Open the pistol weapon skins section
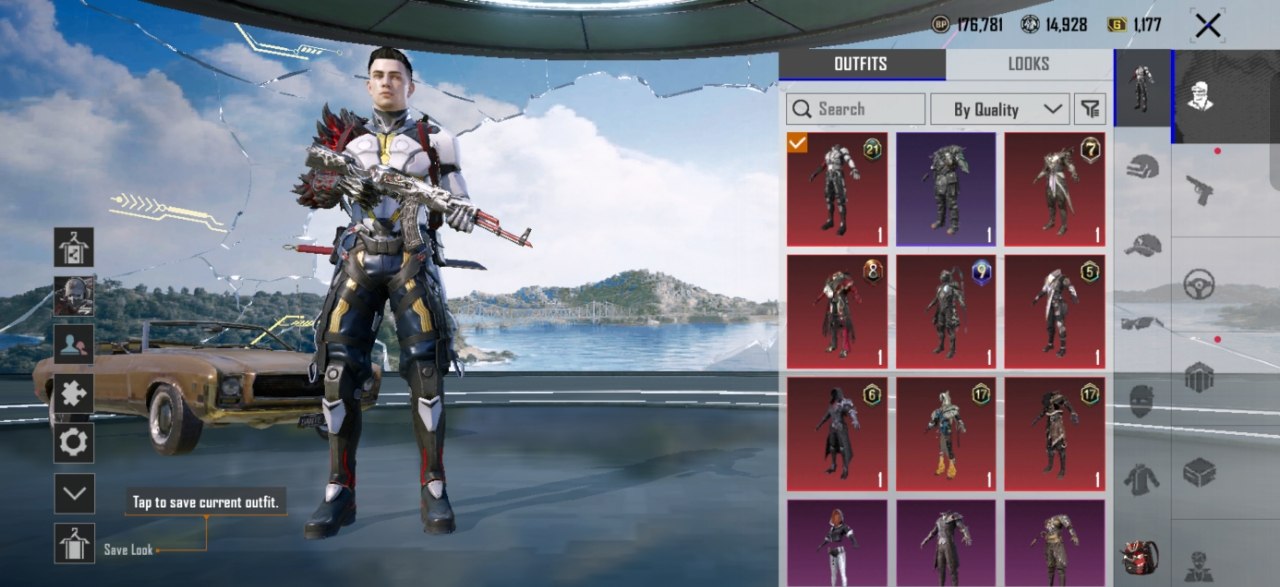 tap(1199, 188)
